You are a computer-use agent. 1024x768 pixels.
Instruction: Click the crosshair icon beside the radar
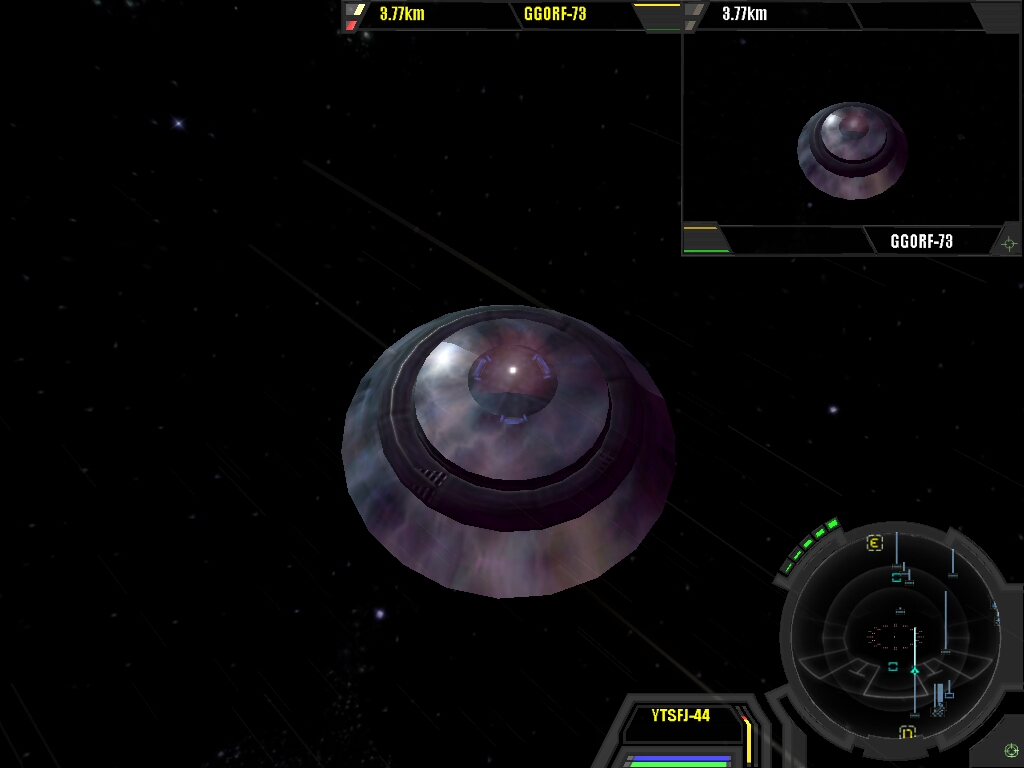tap(1011, 750)
